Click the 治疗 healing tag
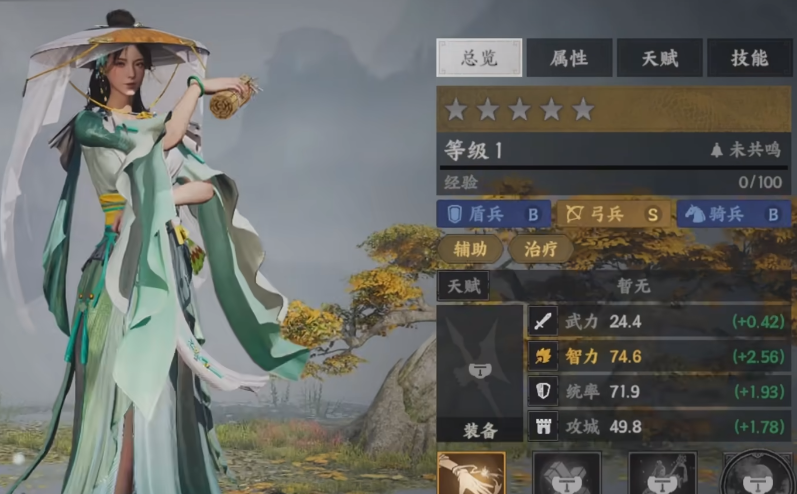Screen dimensions: 797x494 [541, 249]
